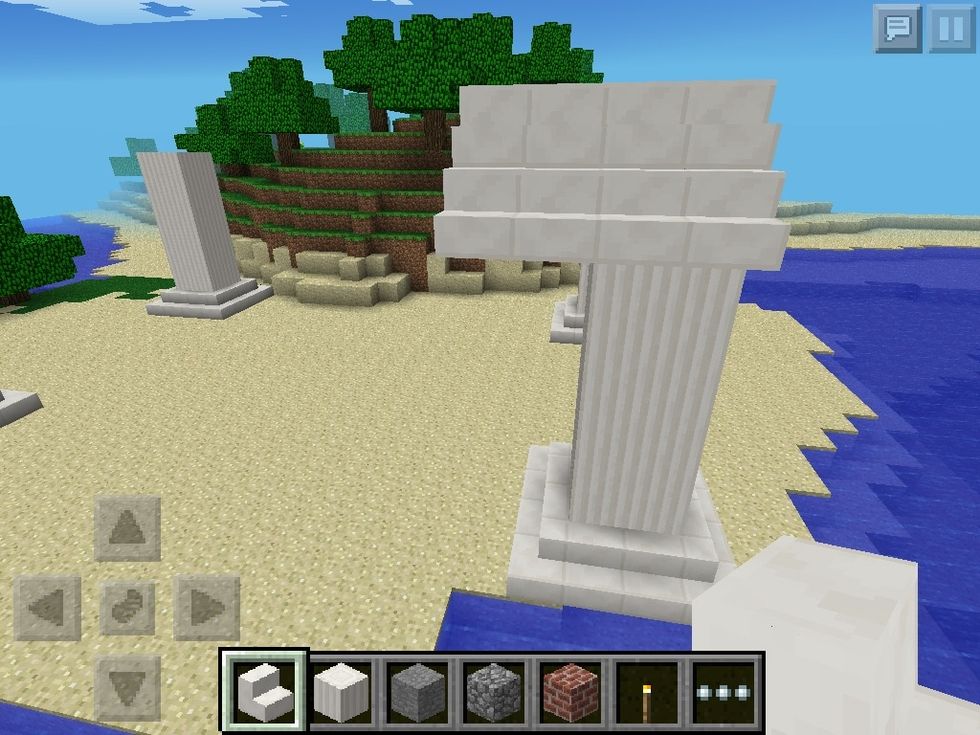
Task: Open the chat window
Action: (x=897, y=28)
